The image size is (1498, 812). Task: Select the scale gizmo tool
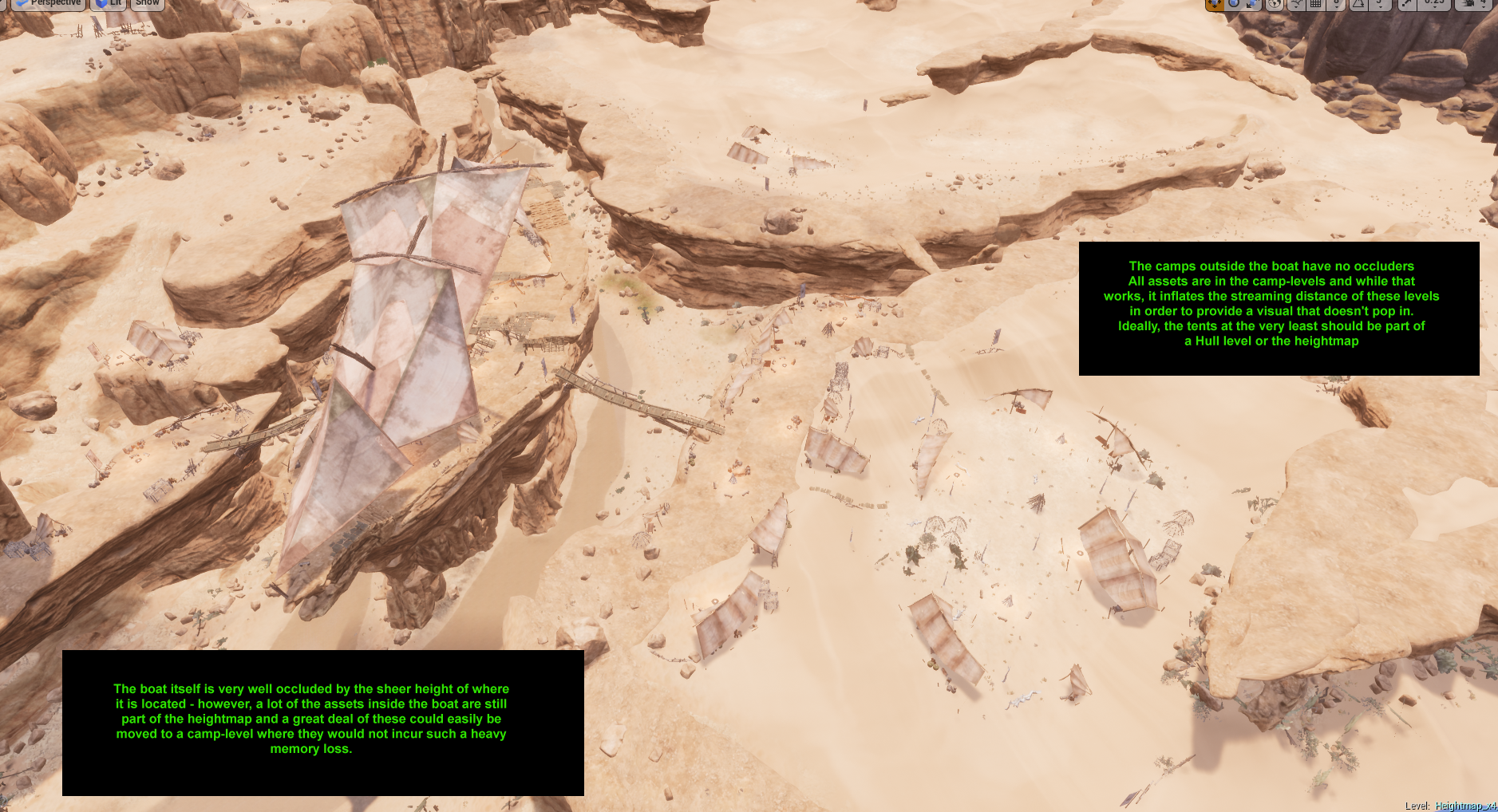click(1253, 4)
